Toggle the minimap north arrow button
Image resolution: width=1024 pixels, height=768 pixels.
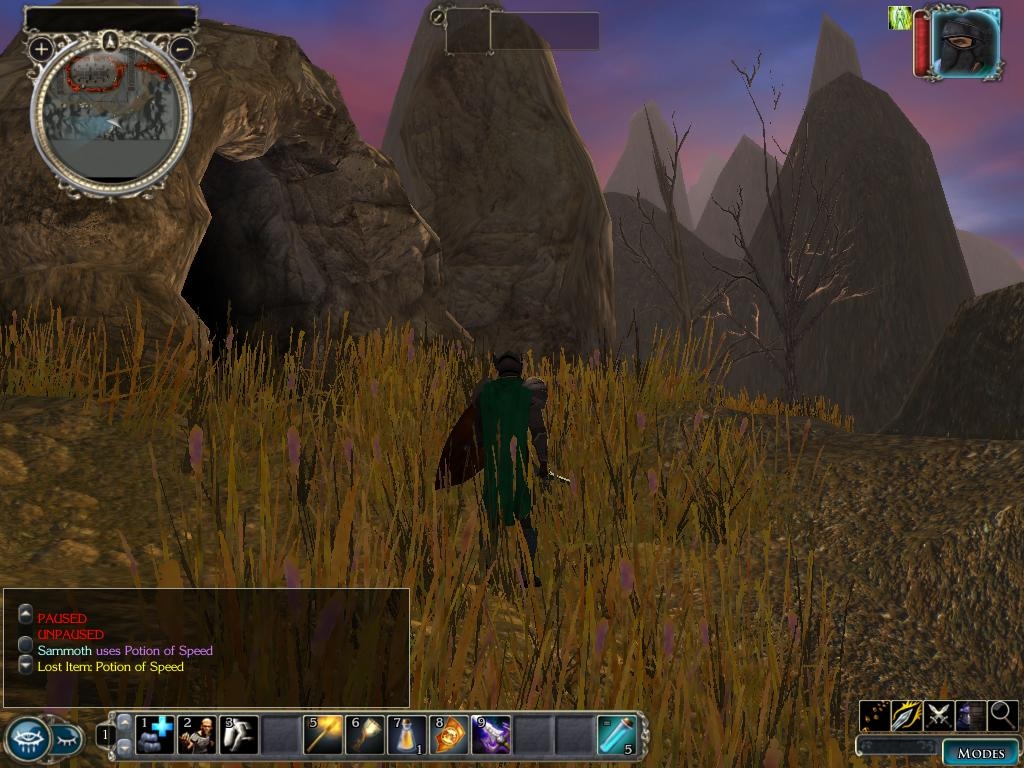[x=111, y=40]
